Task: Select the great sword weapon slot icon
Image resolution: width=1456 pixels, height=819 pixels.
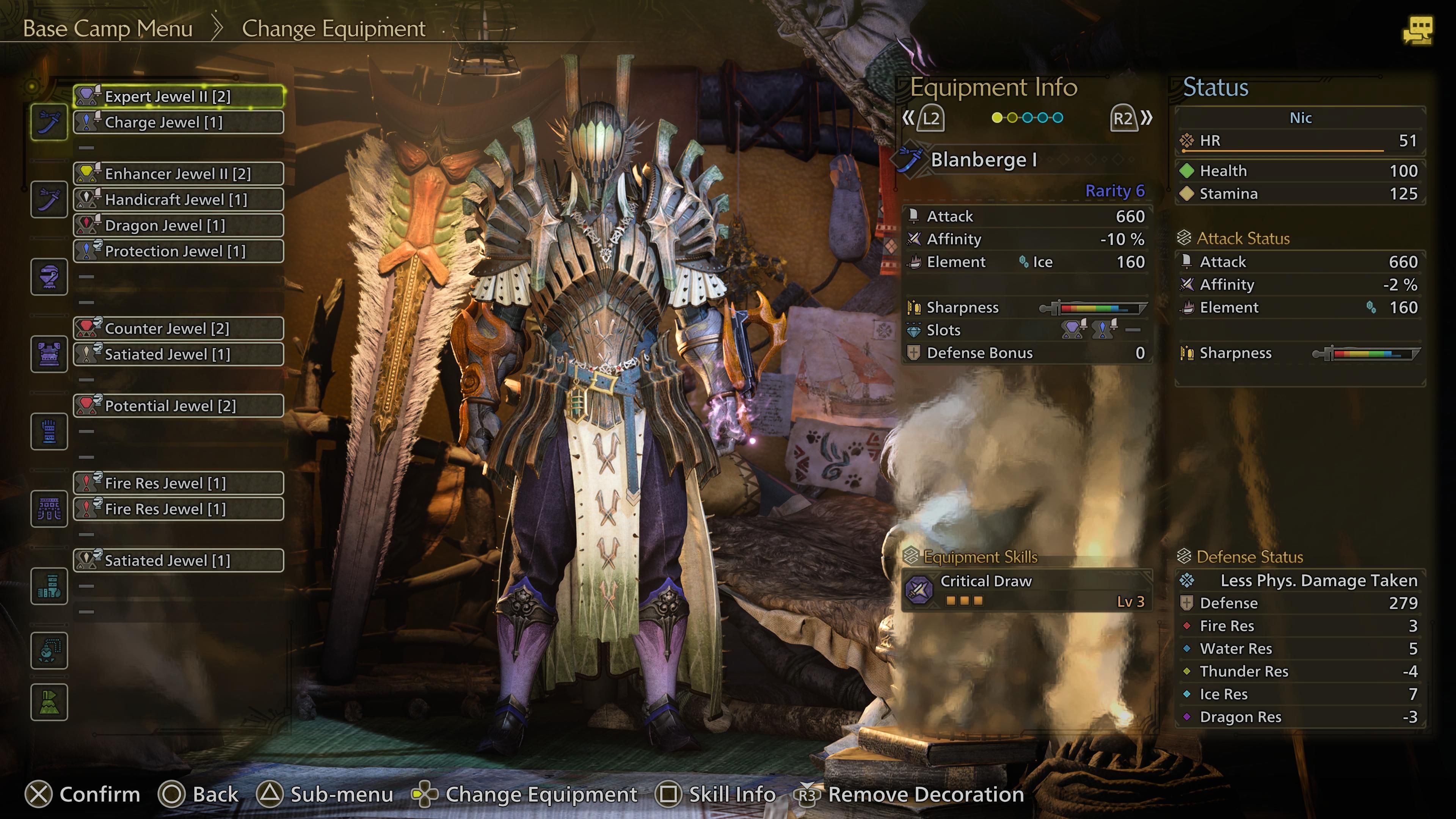Action: point(49,121)
